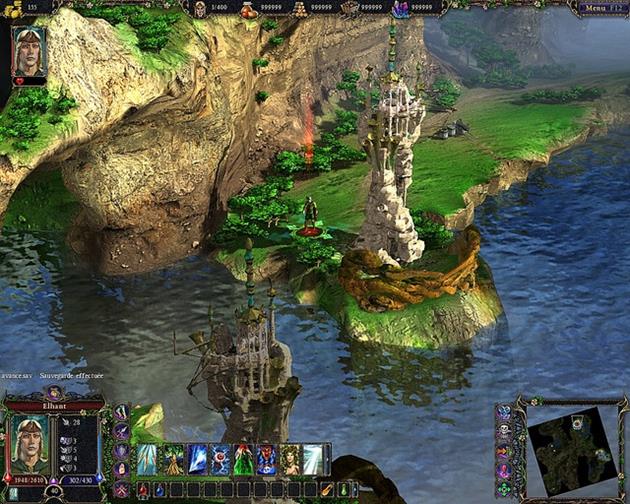Click the red crossed-swords command button

point(122,489)
